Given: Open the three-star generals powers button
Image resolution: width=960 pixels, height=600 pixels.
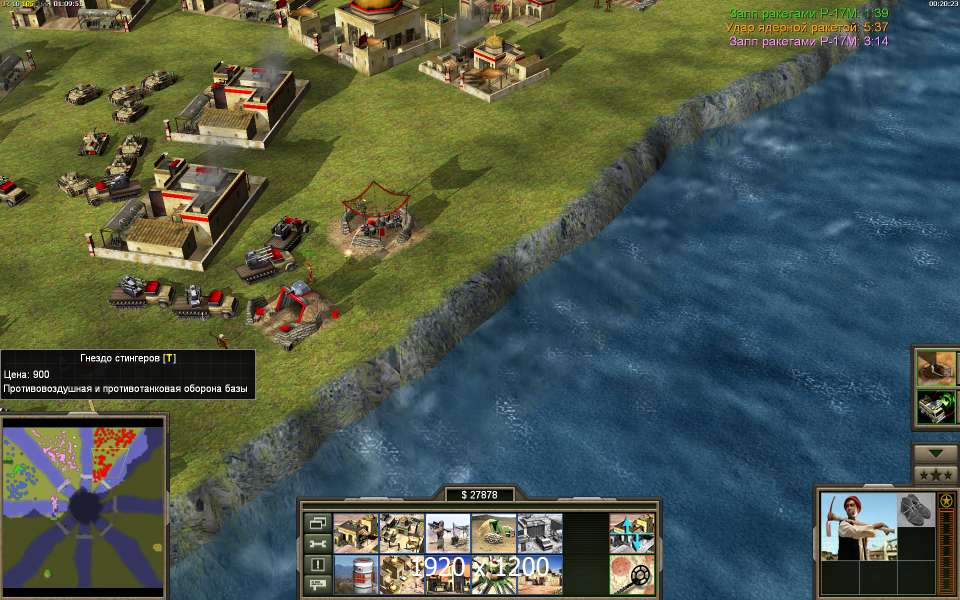Looking at the screenshot, I should [936, 474].
